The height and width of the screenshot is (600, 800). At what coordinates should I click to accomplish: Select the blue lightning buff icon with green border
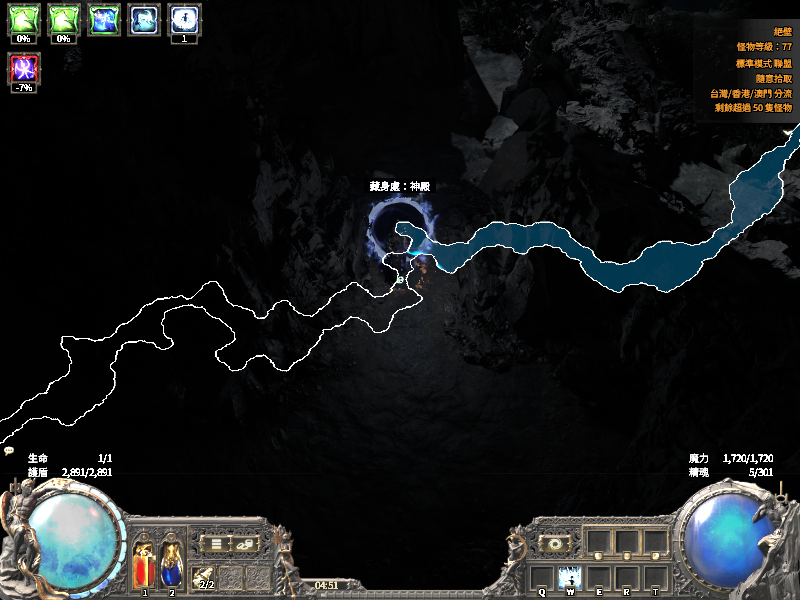coord(104,19)
